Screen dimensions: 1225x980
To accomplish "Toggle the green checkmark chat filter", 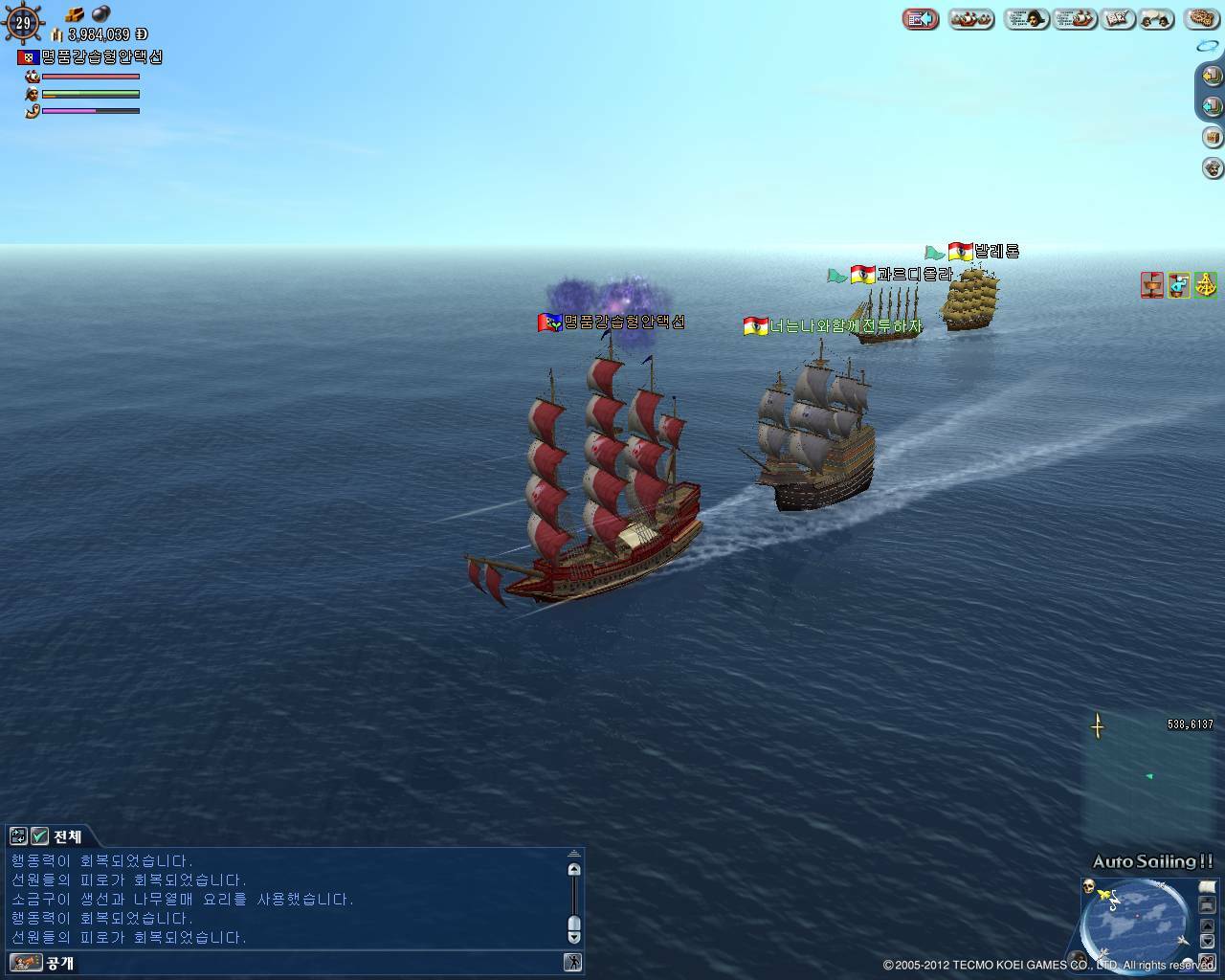I will click(39, 836).
